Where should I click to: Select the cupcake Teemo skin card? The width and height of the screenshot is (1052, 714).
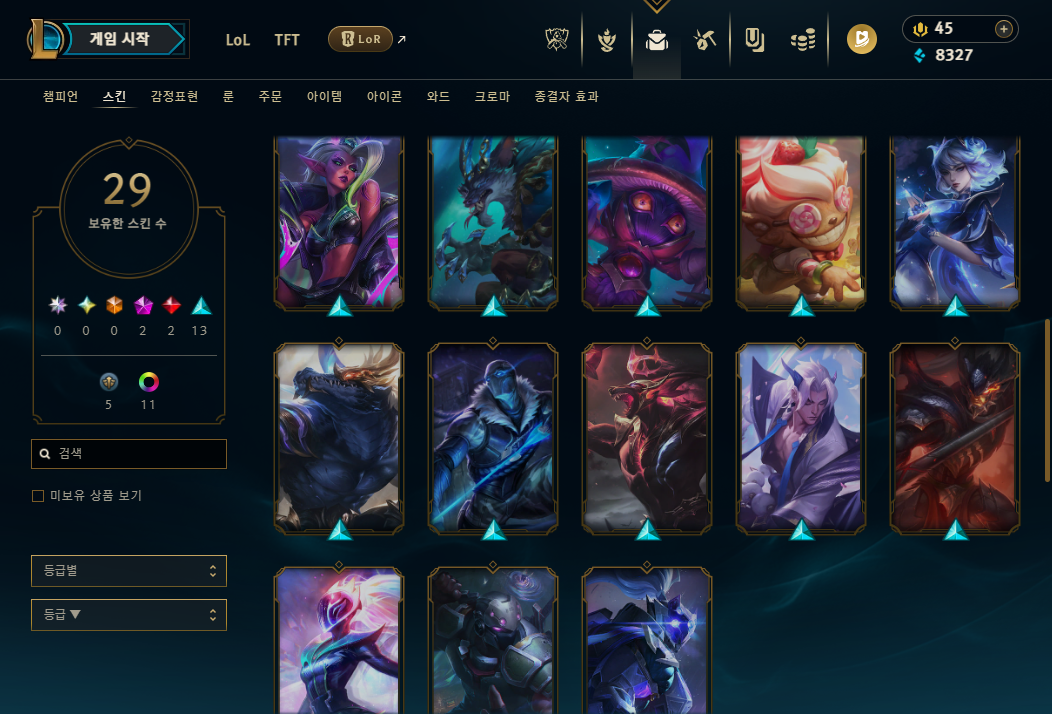point(802,222)
